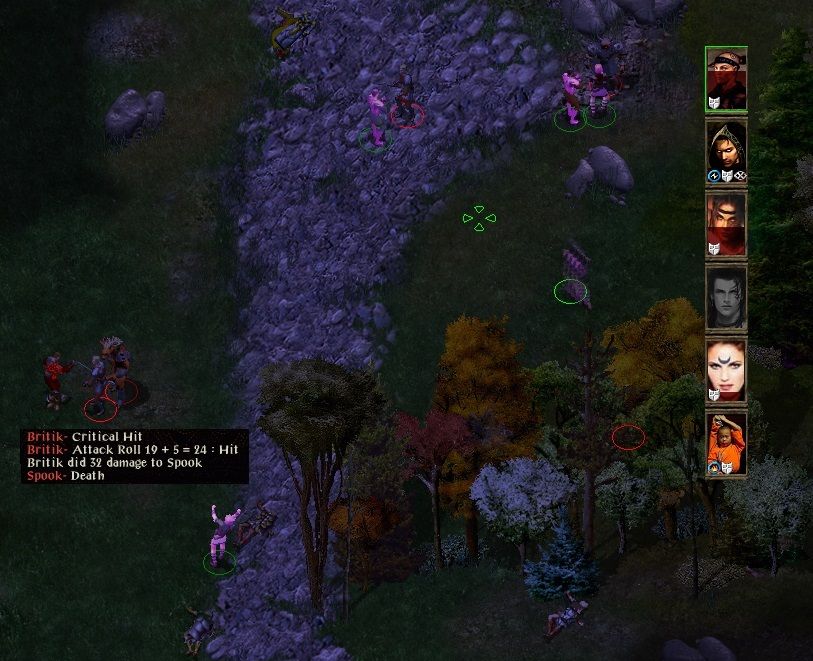Choose the red-haired woman's portrait

click(725, 223)
